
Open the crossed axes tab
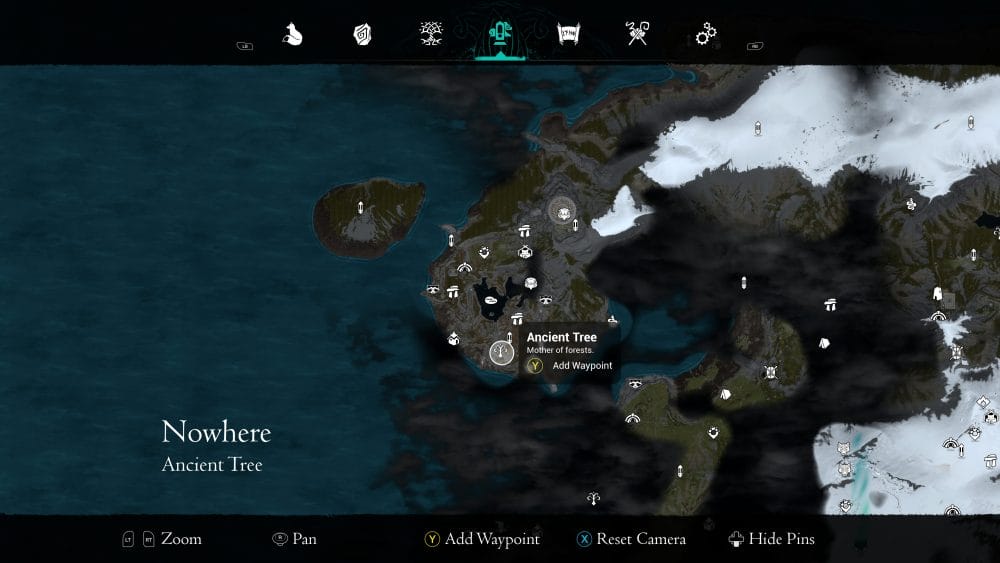coord(637,35)
